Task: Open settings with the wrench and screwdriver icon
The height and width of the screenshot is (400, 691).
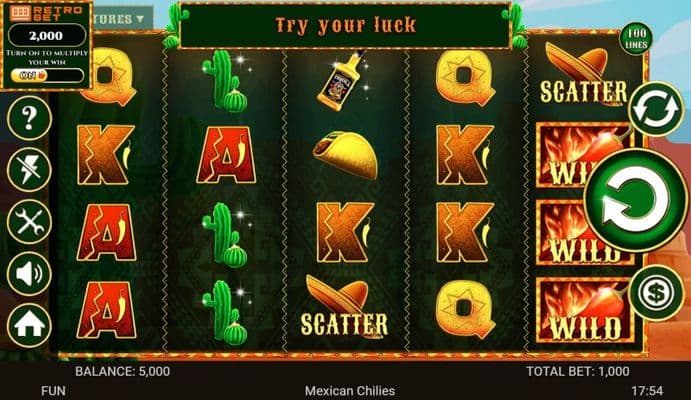Action: coord(29,221)
